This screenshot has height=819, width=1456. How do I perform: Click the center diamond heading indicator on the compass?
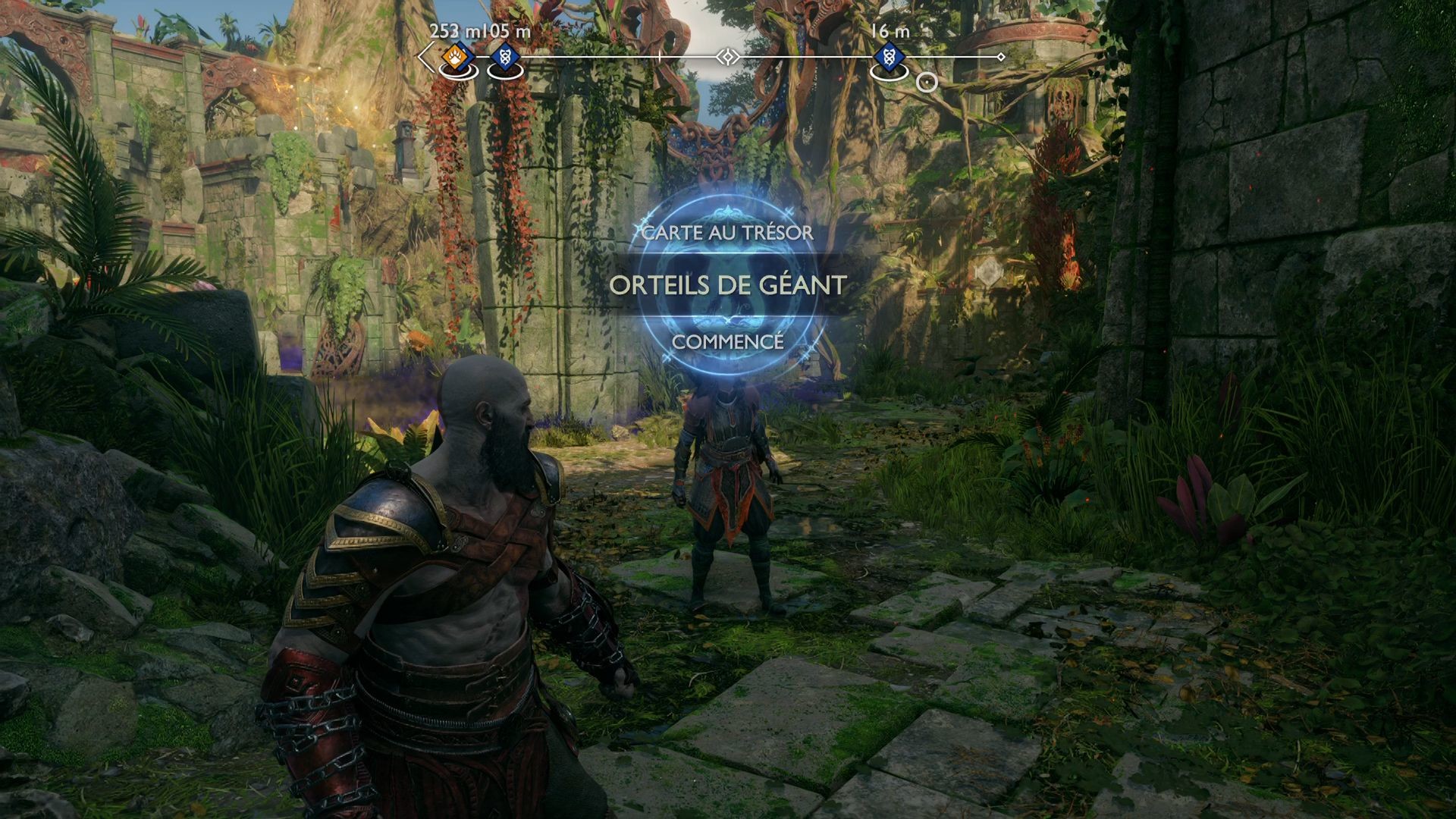(x=728, y=56)
